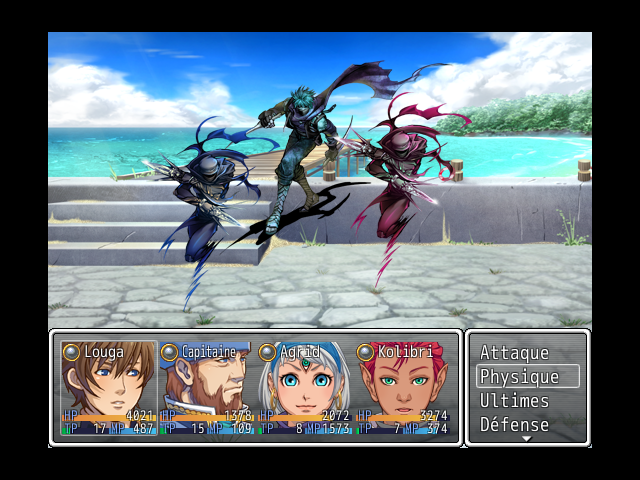
Task: Pick the Défense command
Action: (514, 425)
